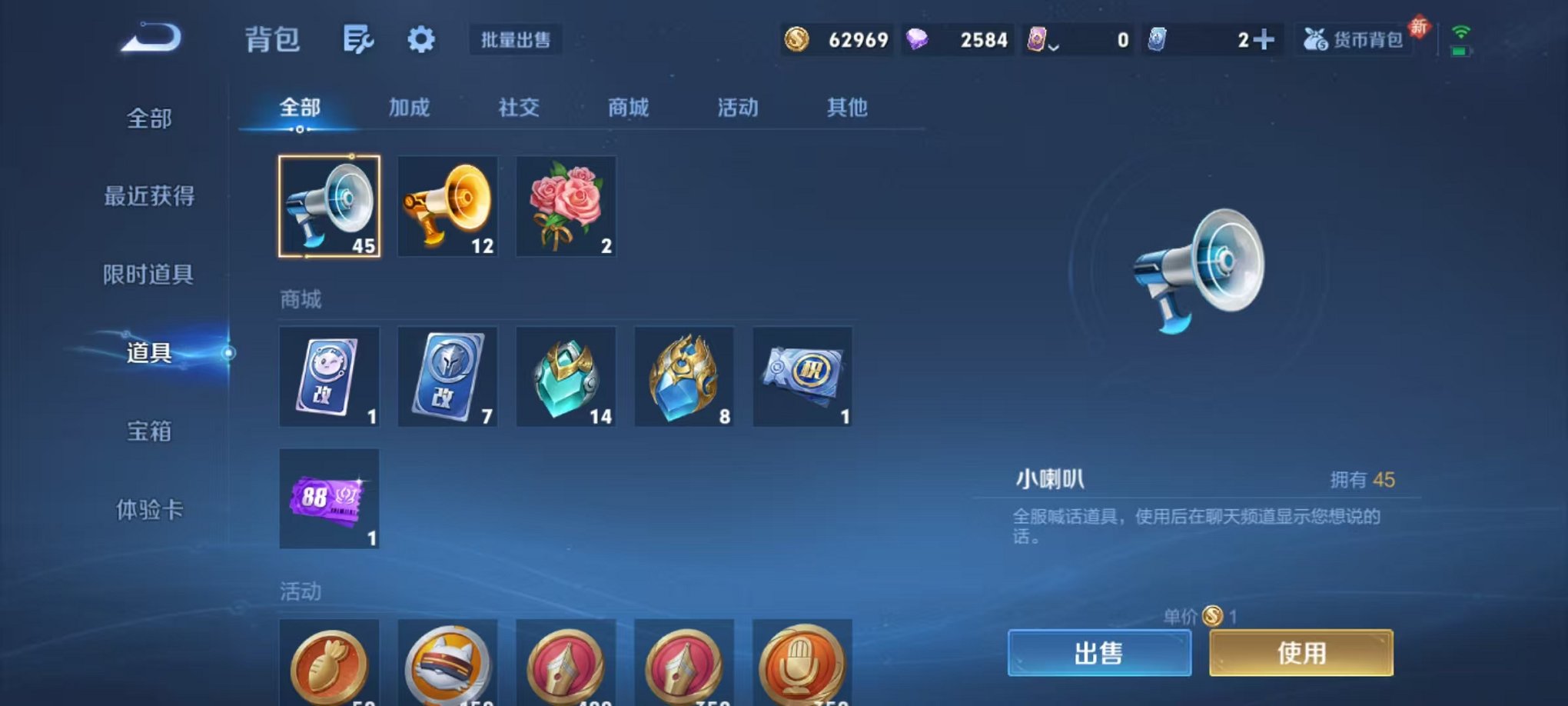1568x706 pixels.
Task: Select the teal gemstone item with count 14
Action: pyautogui.click(x=566, y=377)
